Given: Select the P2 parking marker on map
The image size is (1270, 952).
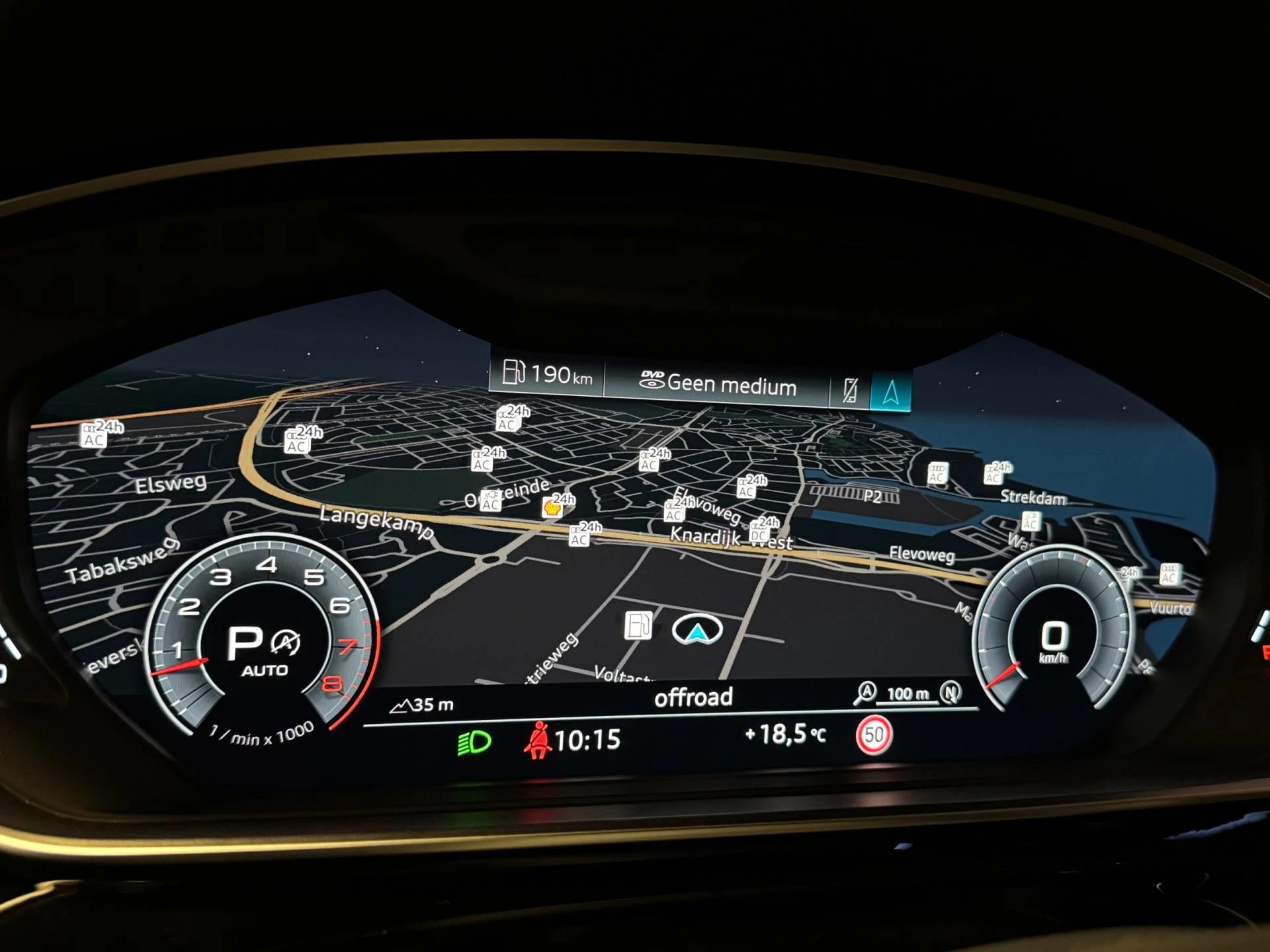Looking at the screenshot, I should [872, 496].
